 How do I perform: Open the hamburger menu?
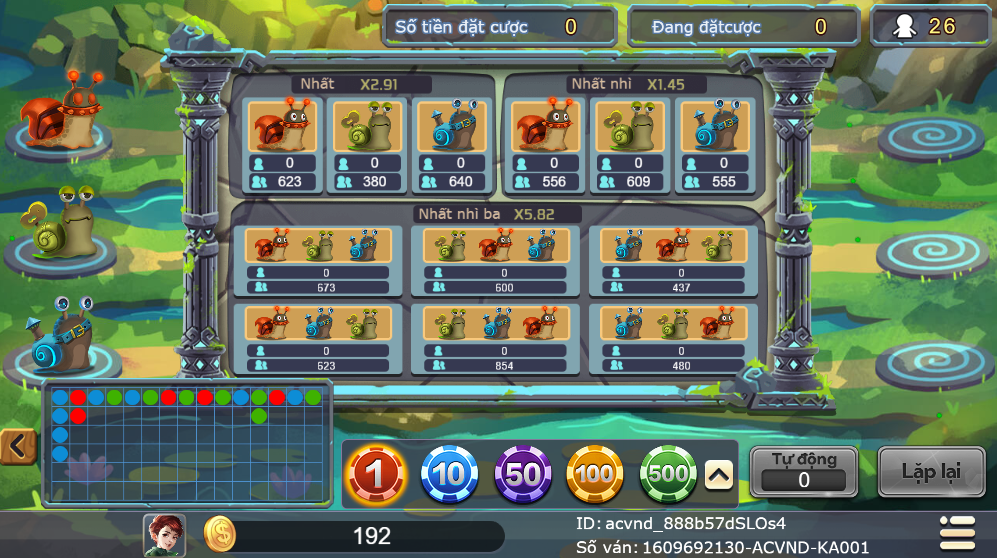(958, 533)
